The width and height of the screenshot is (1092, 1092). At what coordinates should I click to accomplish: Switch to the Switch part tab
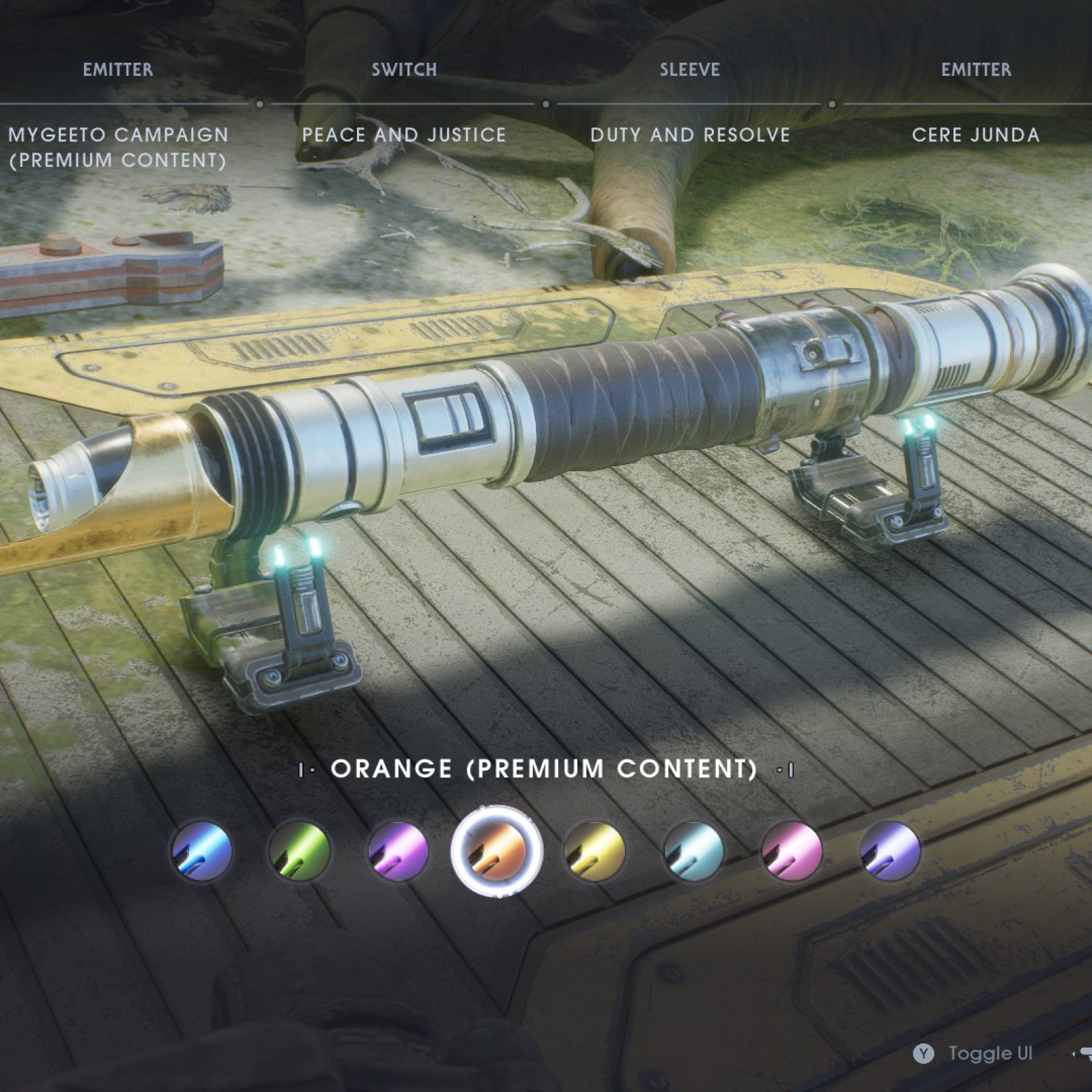[404, 70]
